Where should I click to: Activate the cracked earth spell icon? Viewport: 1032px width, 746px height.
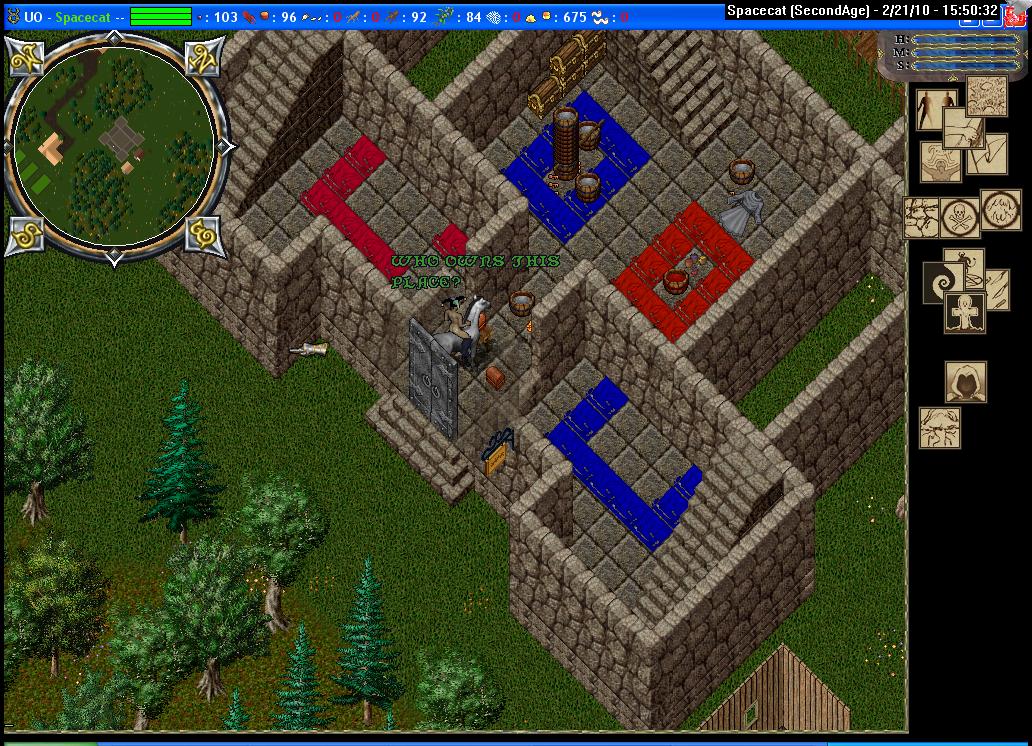tap(921, 217)
